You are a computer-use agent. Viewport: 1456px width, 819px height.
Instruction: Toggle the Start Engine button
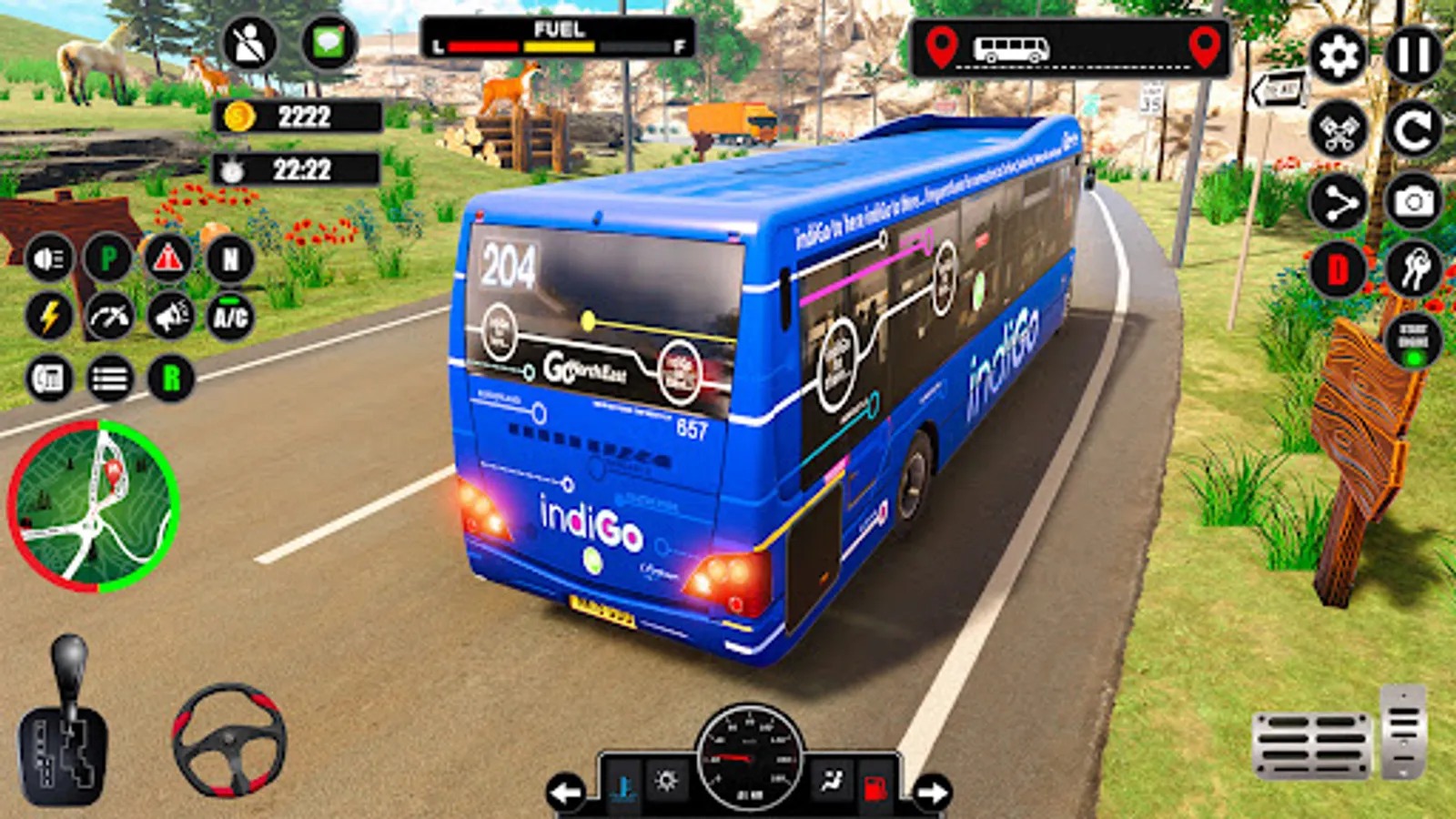pyautogui.click(x=1413, y=340)
